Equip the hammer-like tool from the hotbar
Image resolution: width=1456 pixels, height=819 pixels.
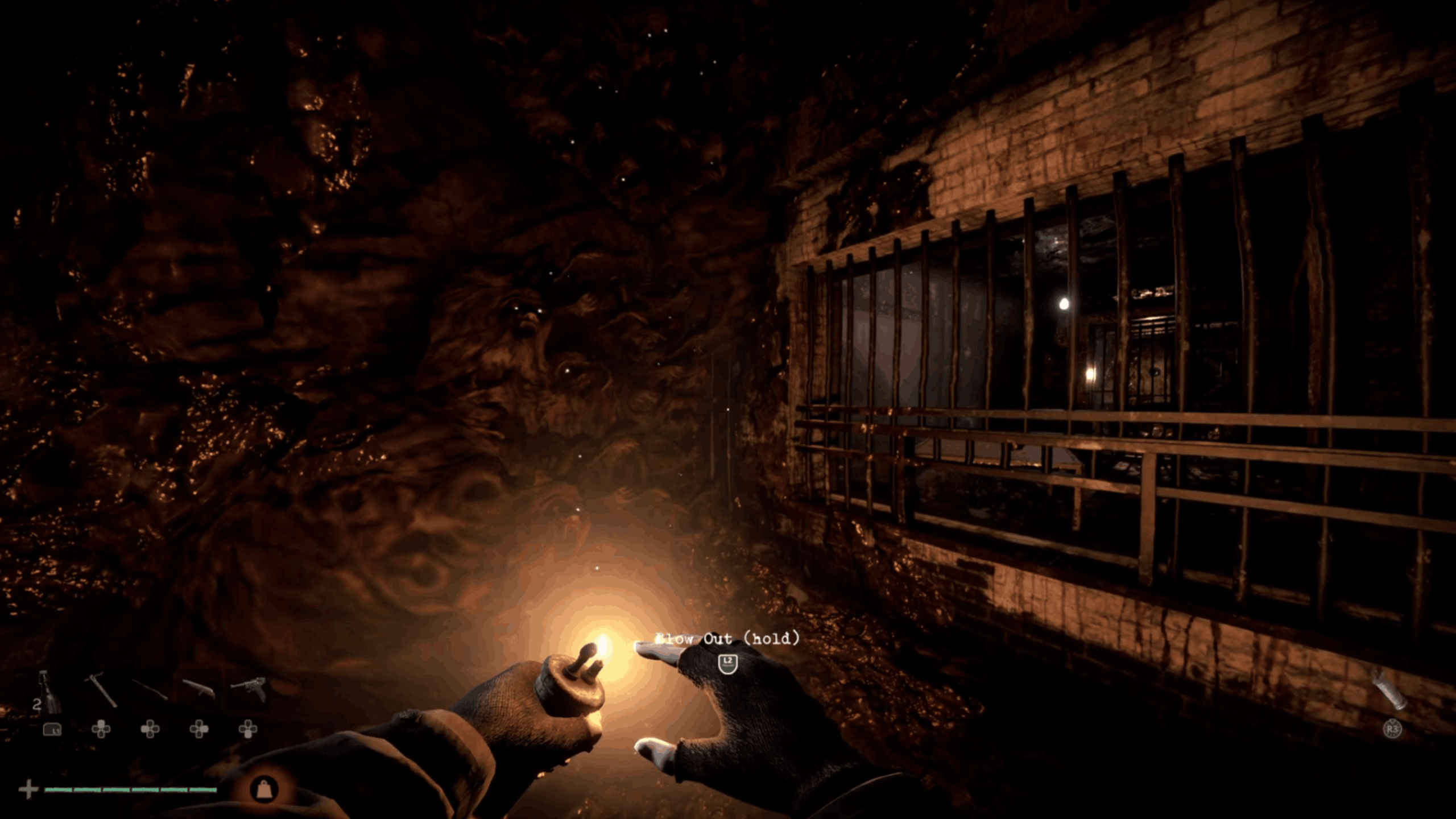tap(101, 690)
